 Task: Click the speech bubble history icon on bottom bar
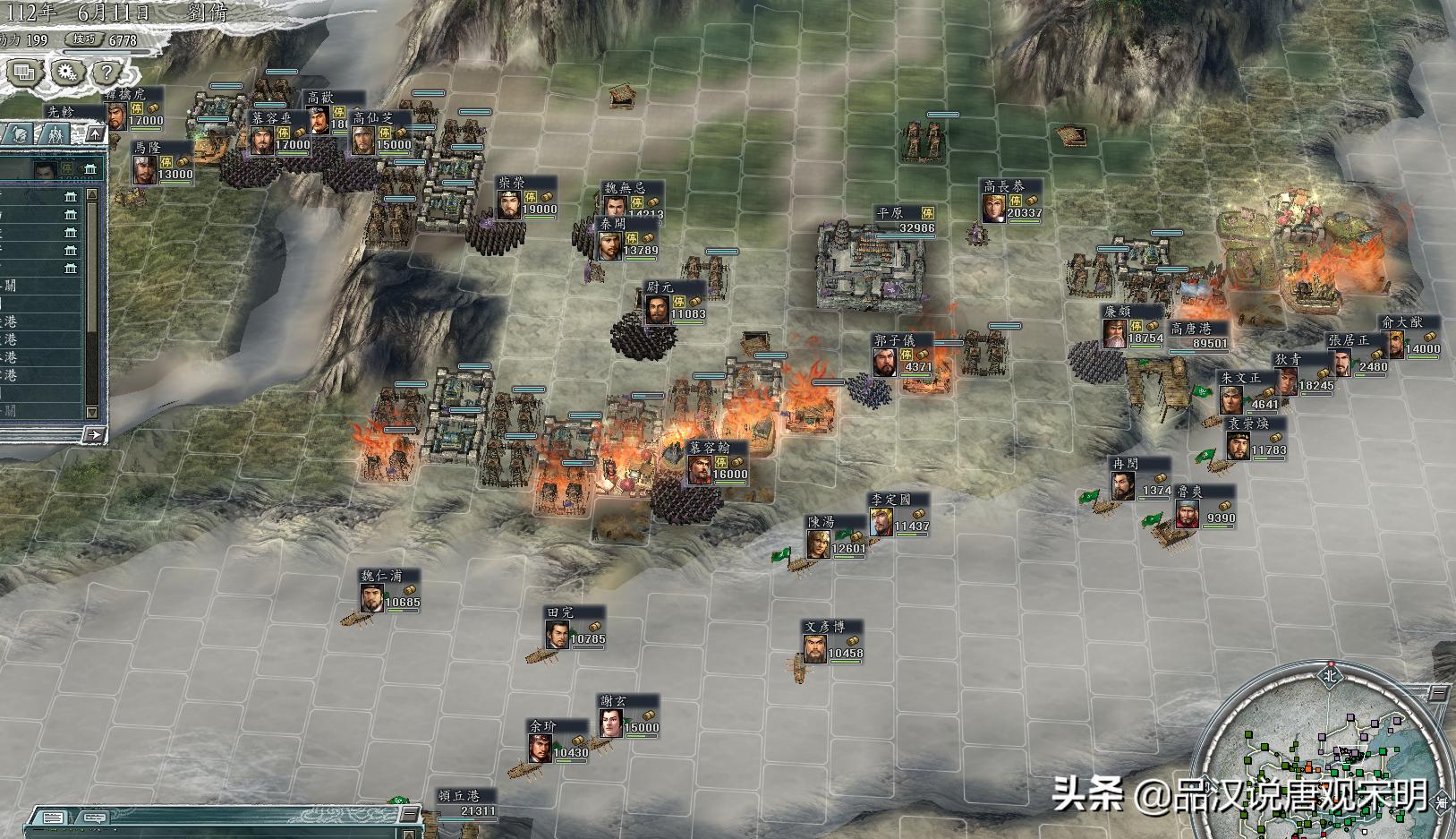tap(95, 818)
